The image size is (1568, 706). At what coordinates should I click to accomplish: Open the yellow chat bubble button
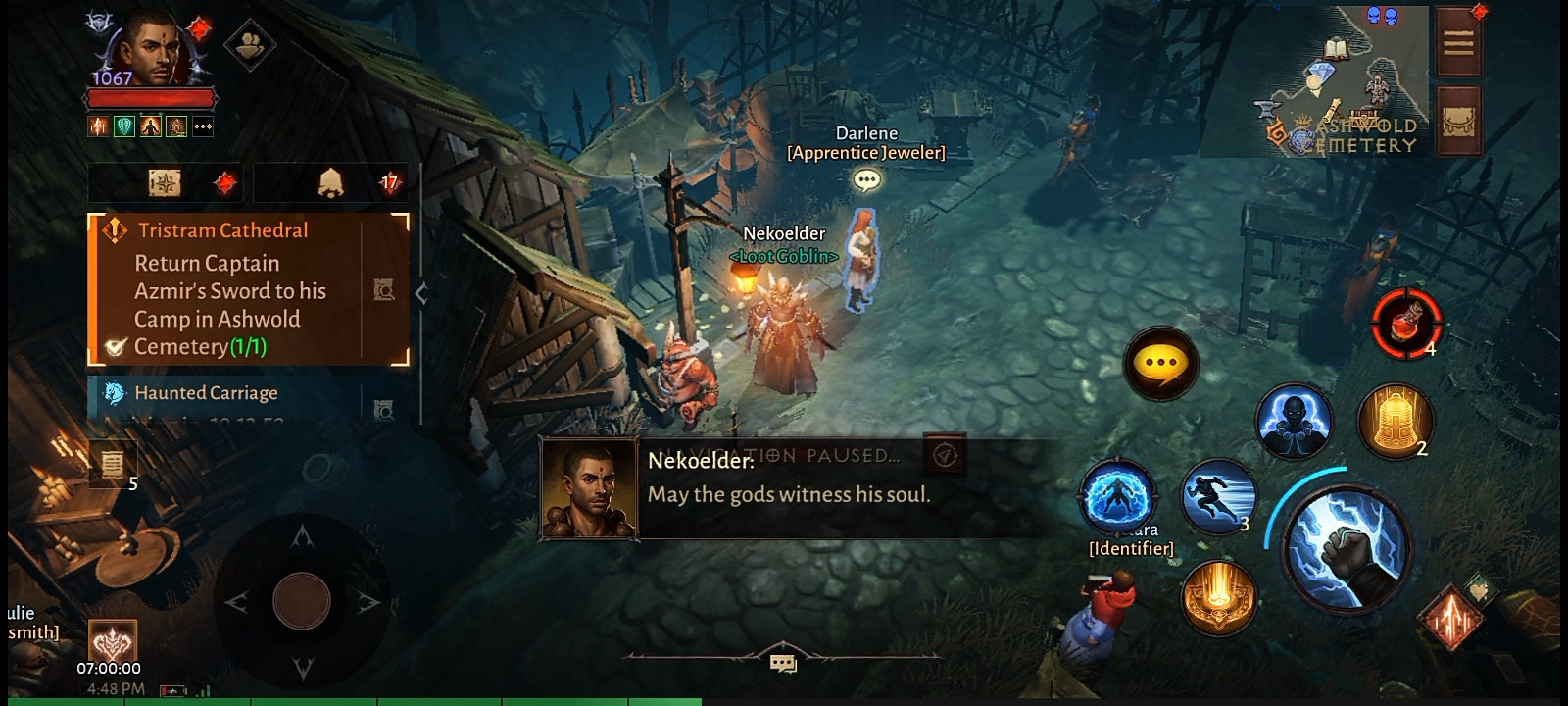pyautogui.click(x=1161, y=363)
